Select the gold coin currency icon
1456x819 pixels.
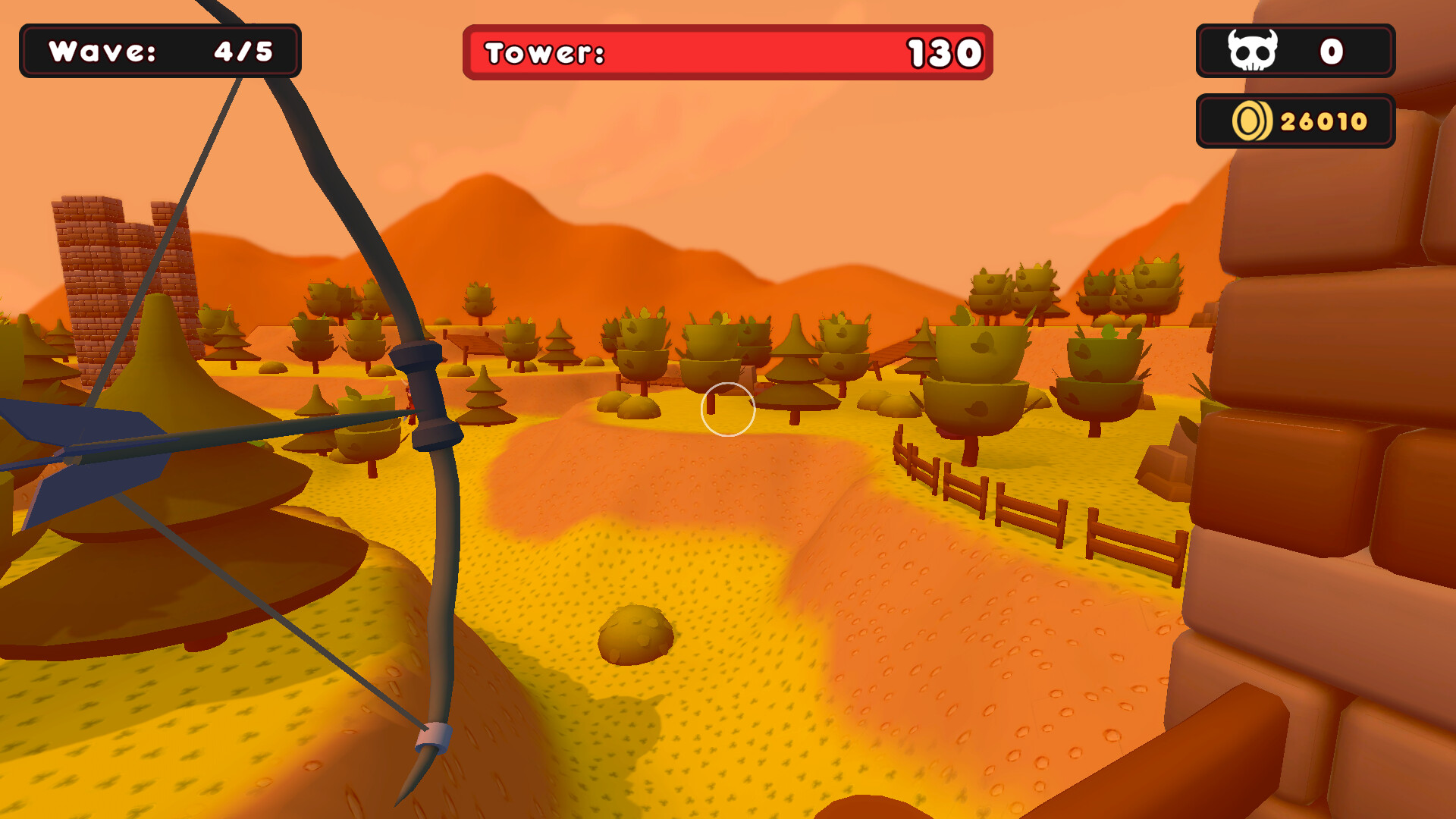[1250, 120]
